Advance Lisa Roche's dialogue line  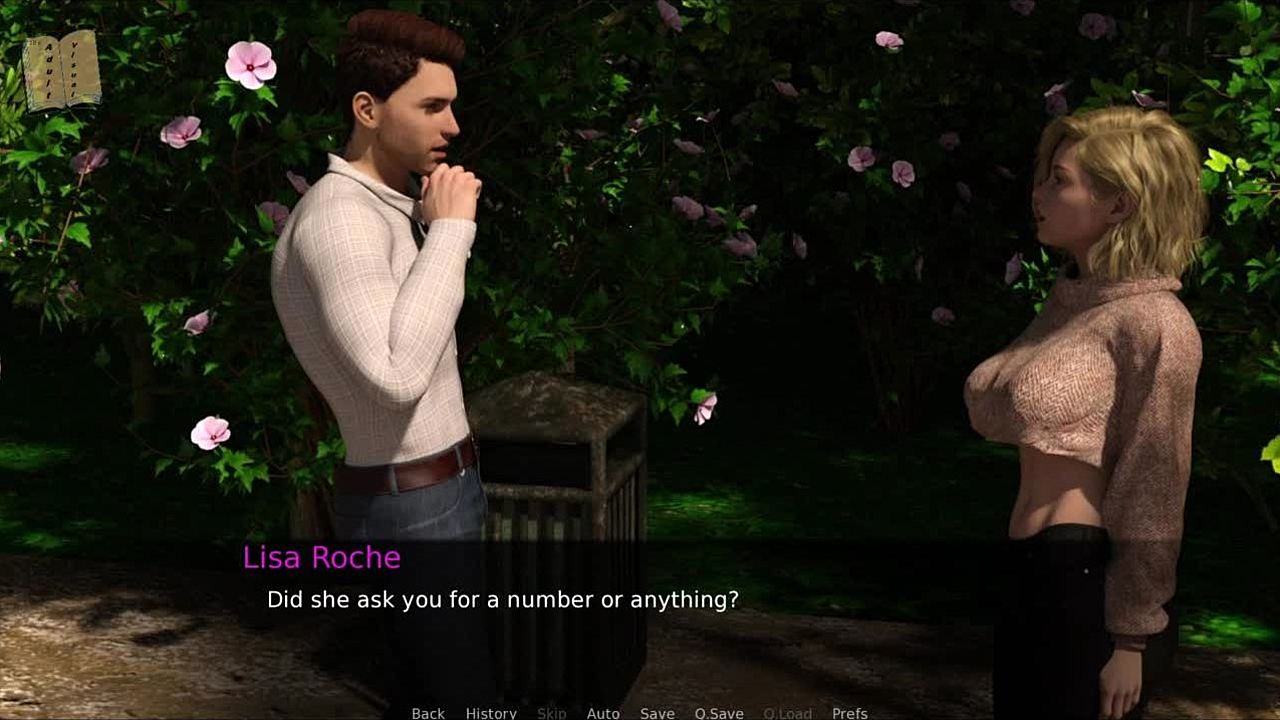(x=502, y=600)
